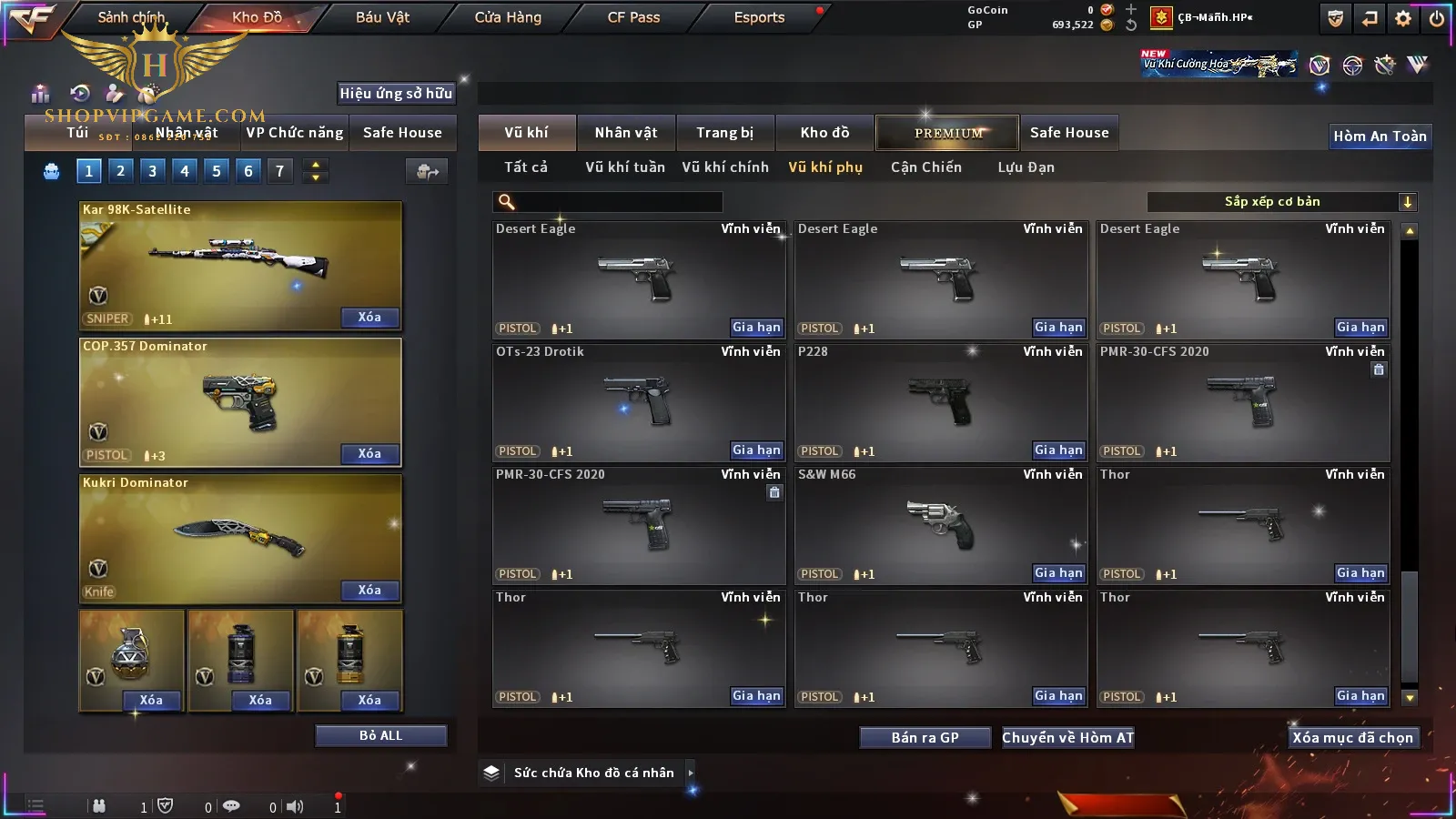The image size is (1456, 819).
Task: Click Bỏ ALL to unequip everything
Action: click(380, 735)
